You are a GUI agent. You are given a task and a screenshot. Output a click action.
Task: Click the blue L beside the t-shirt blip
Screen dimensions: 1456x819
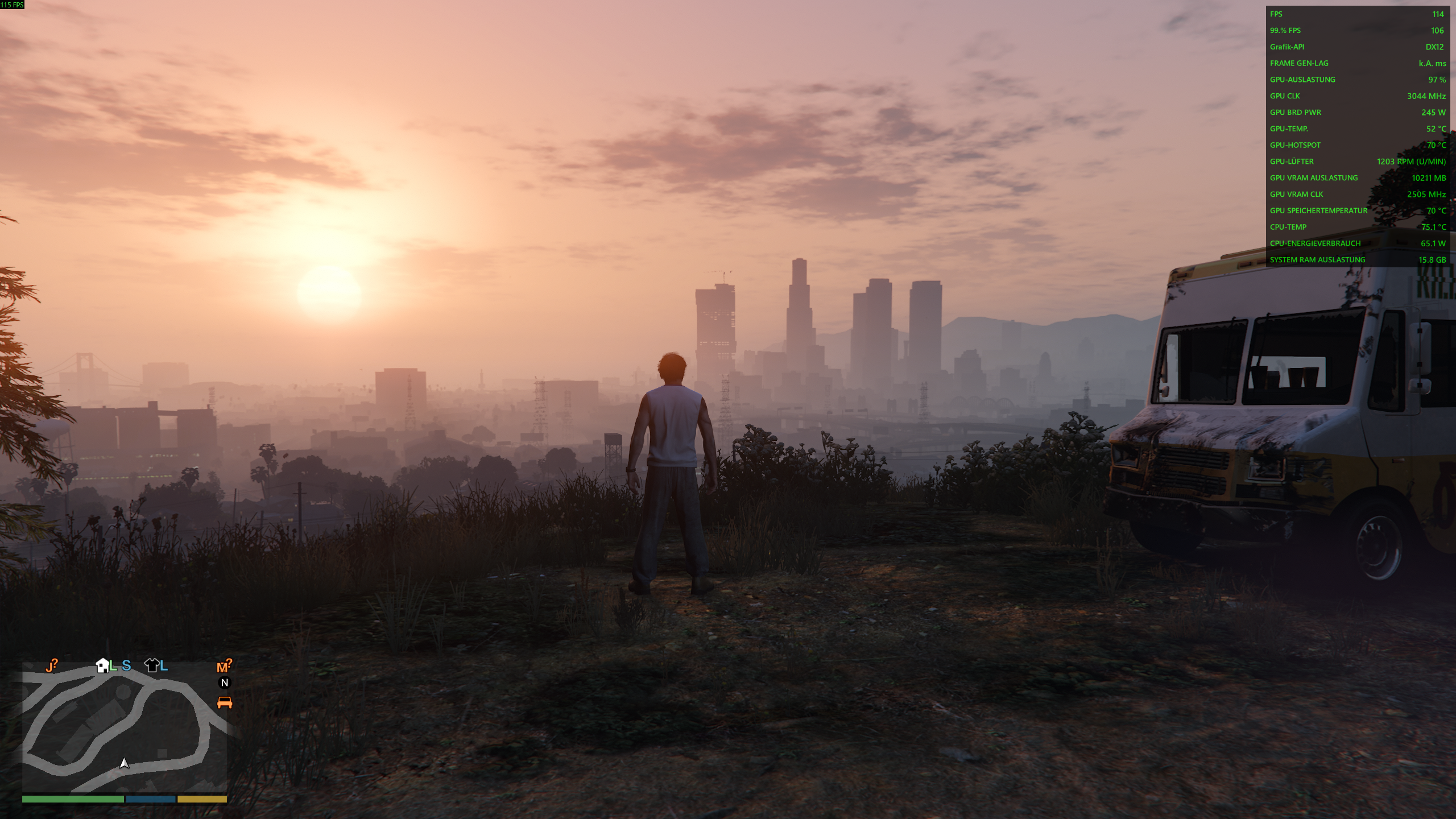163,666
